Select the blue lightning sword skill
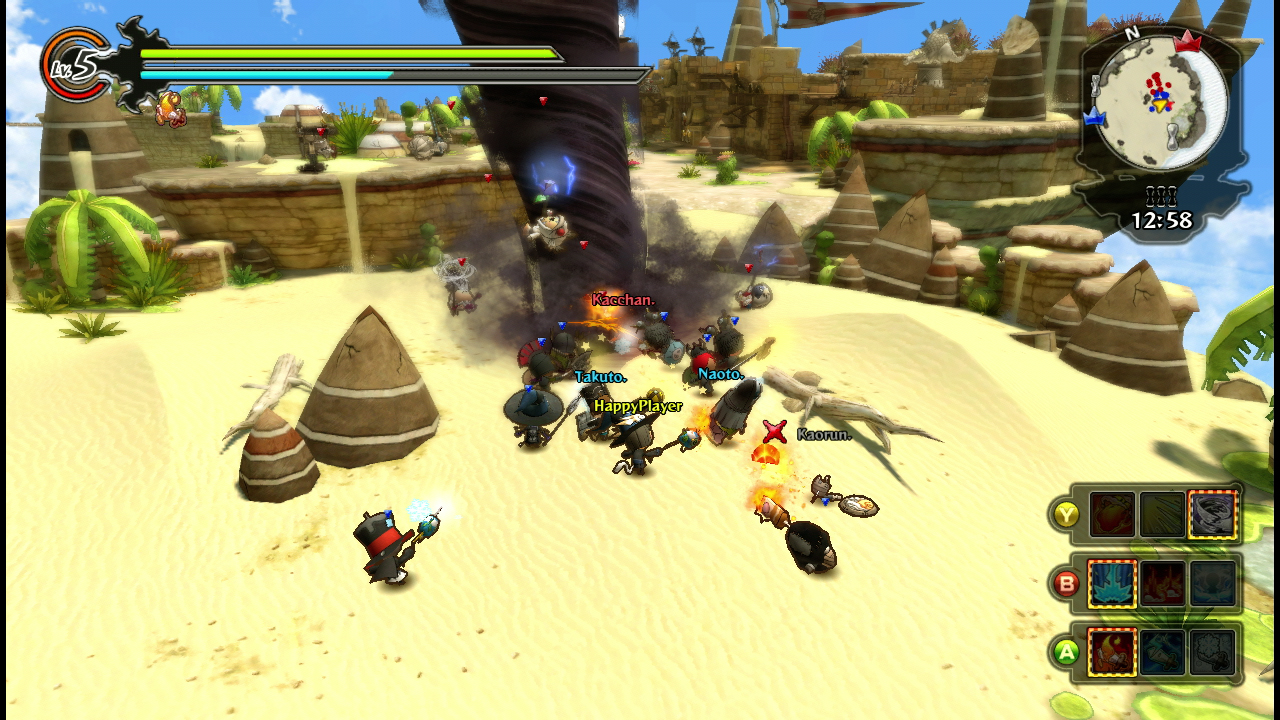The height and width of the screenshot is (720, 1280). [1162, 652]
